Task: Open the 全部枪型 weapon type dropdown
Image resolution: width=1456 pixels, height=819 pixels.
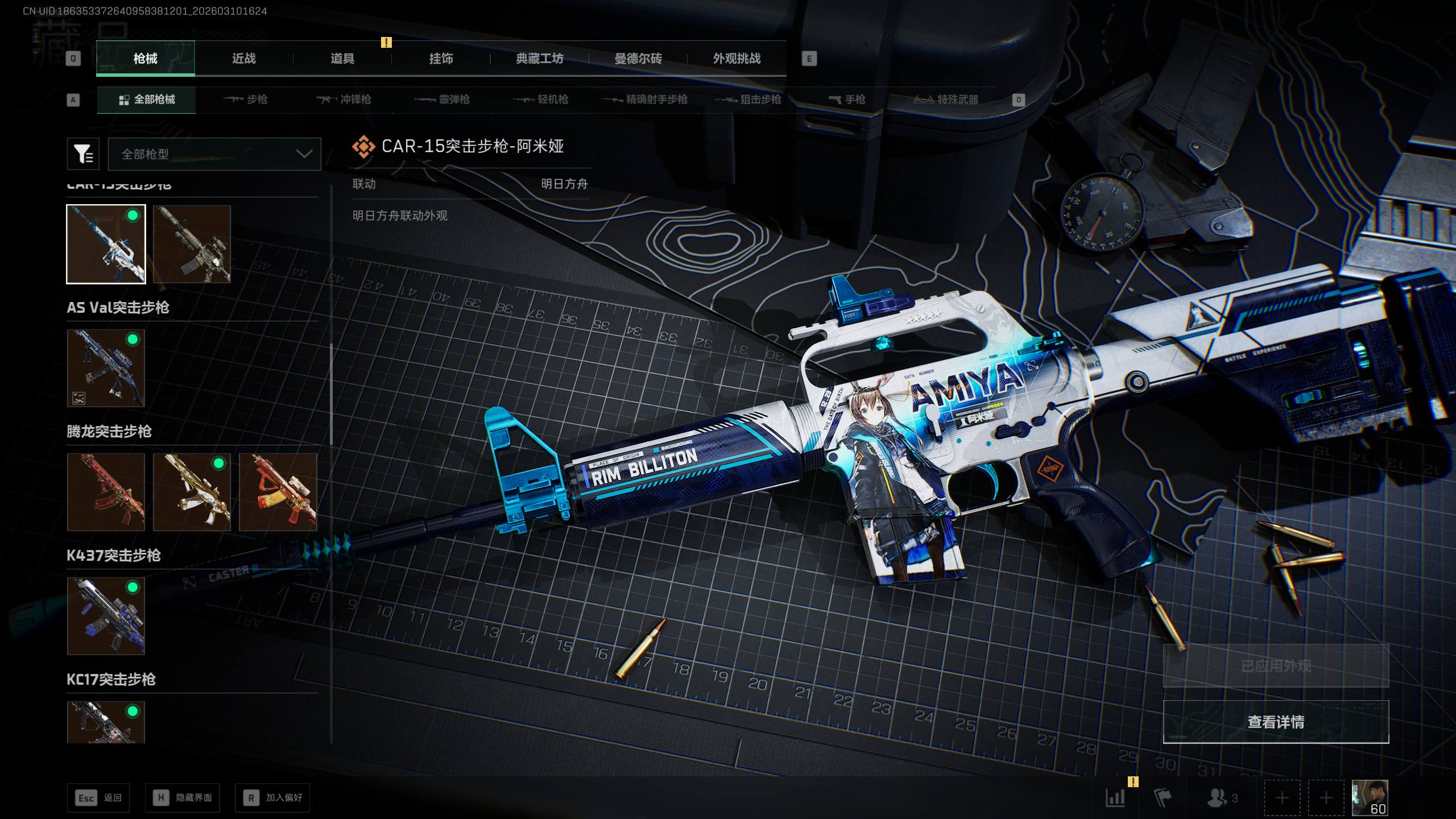Action: pyautogui.click(x=214, y=154)
